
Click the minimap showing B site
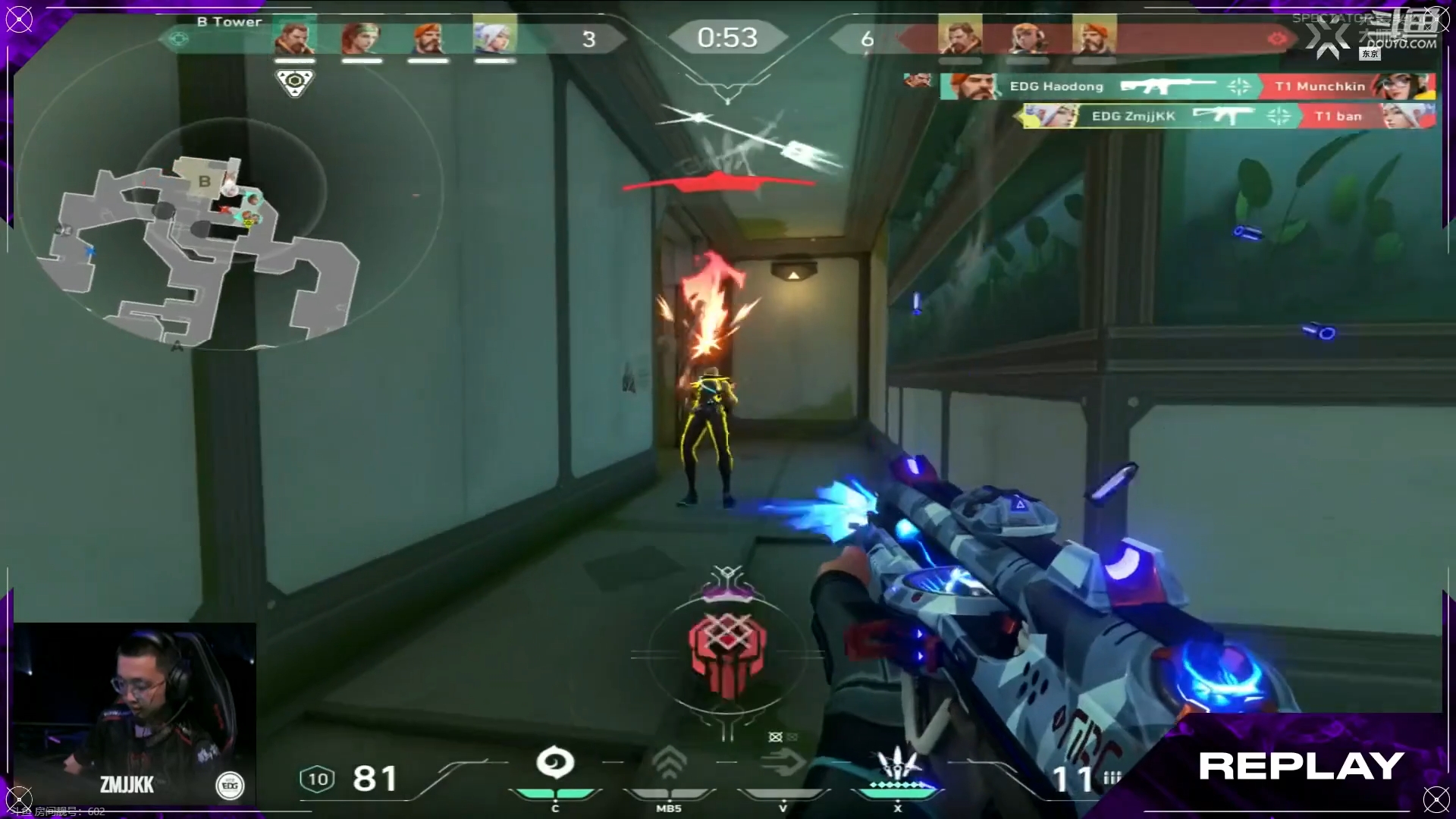(x=205, y=243)
